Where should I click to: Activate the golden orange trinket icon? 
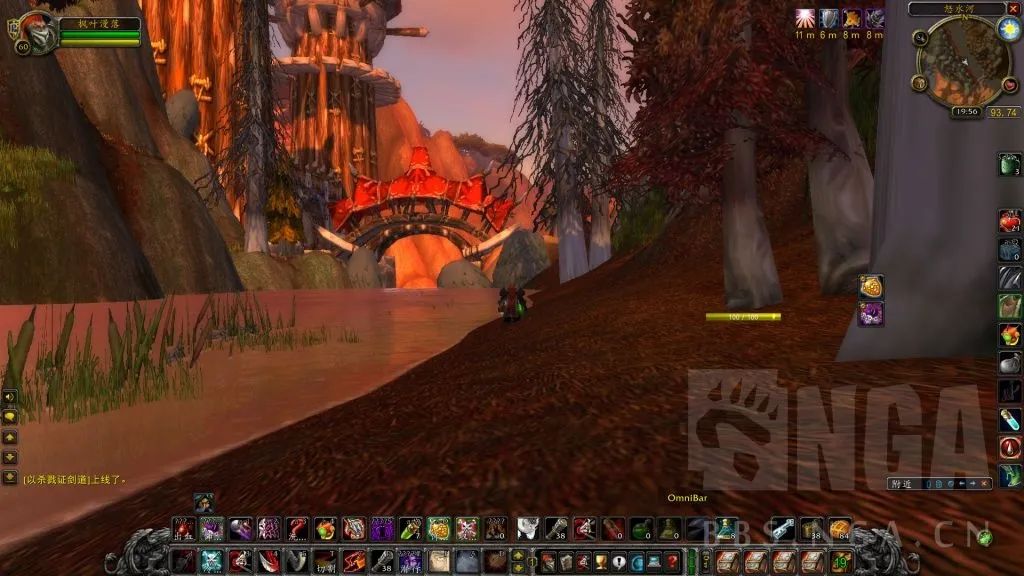tap(870, 286)
